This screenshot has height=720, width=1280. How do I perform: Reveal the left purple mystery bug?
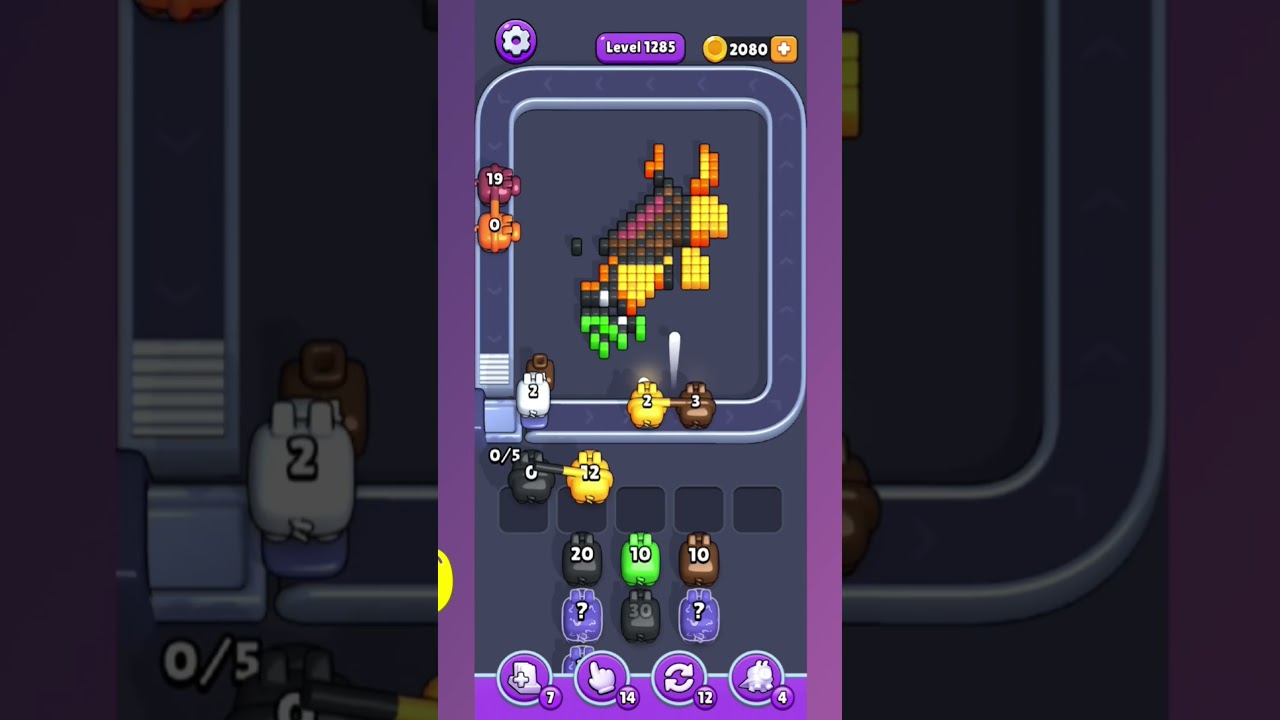pyautogui.click(x=584, y=612)
